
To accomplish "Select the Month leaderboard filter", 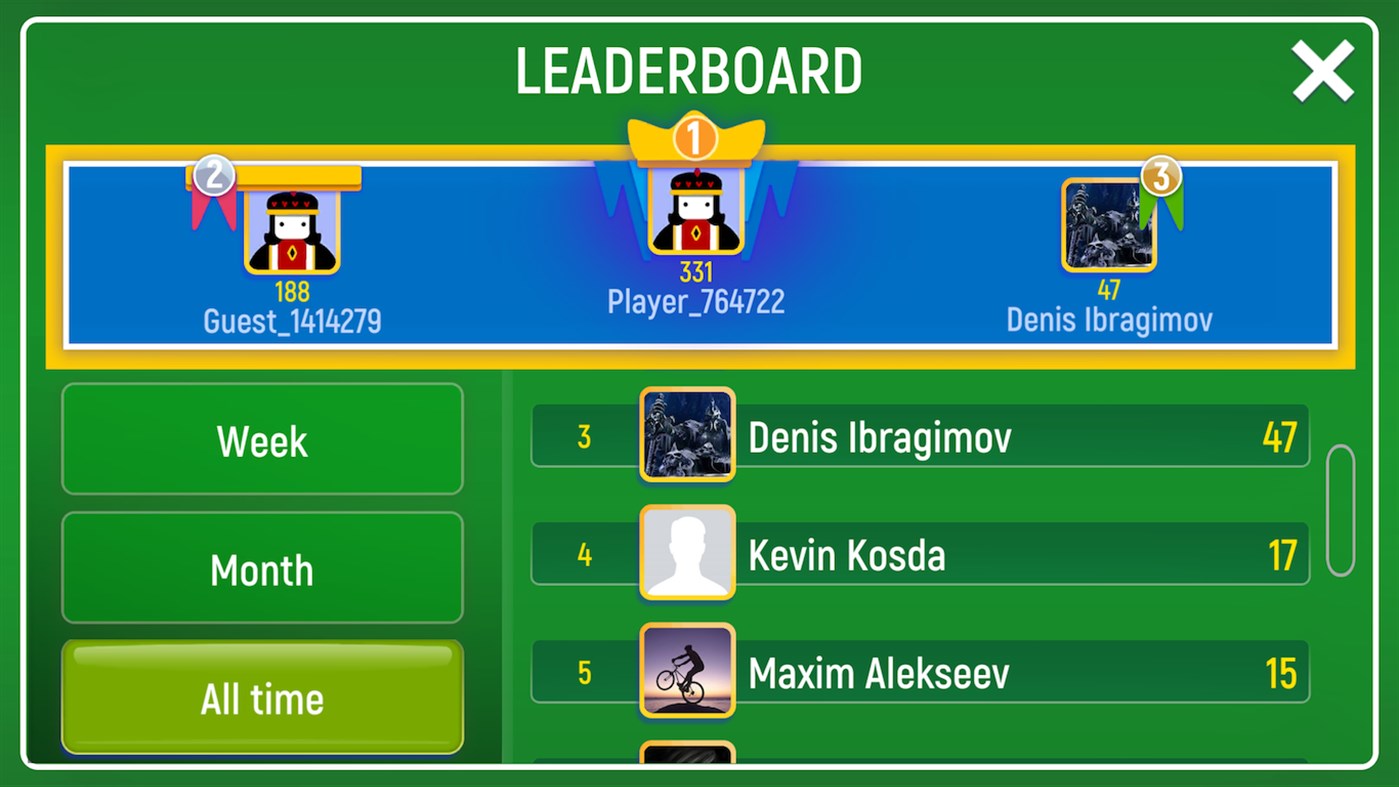I will point(261,568).
